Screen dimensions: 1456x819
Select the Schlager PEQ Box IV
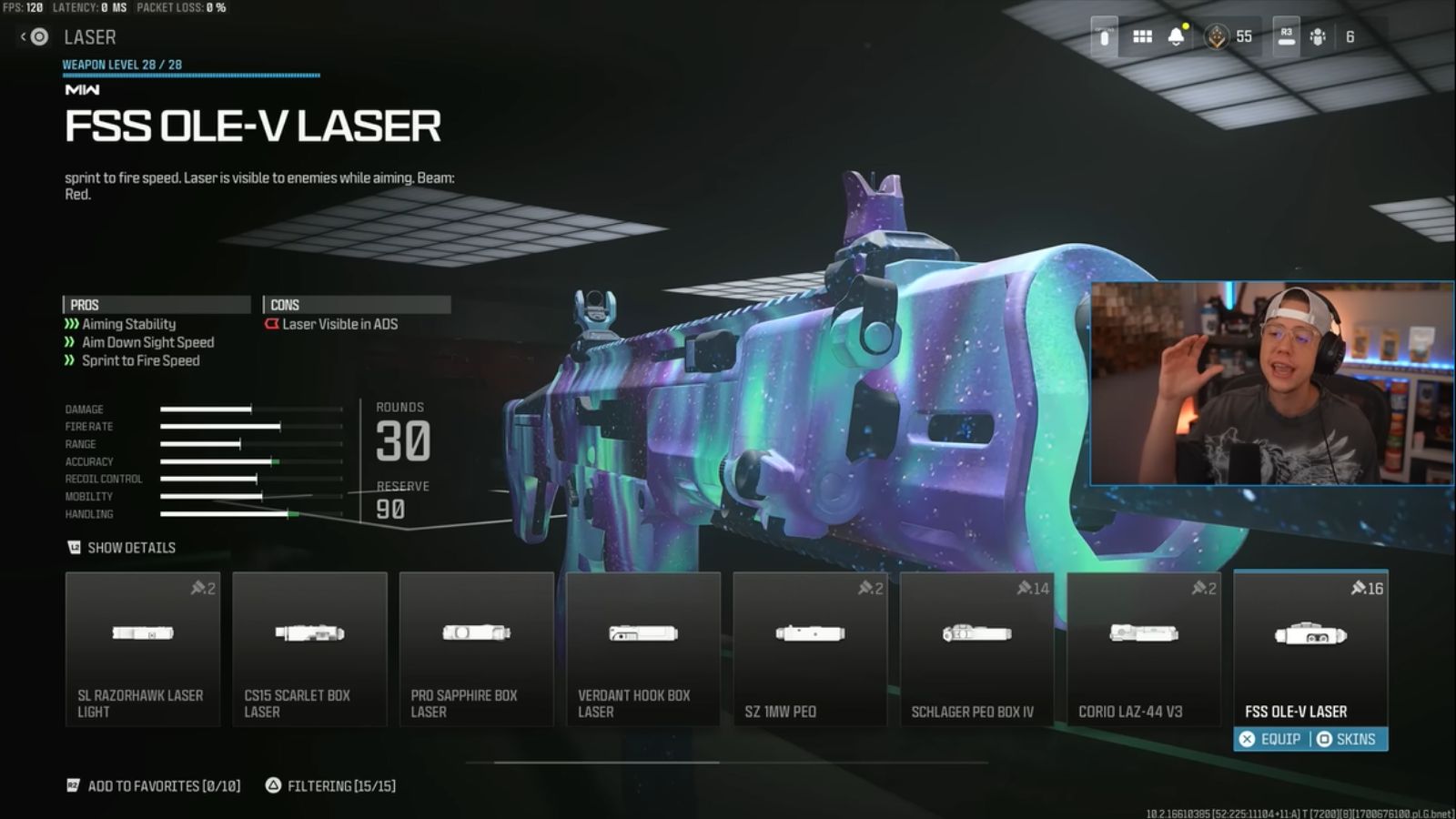(x=977, y=650)
